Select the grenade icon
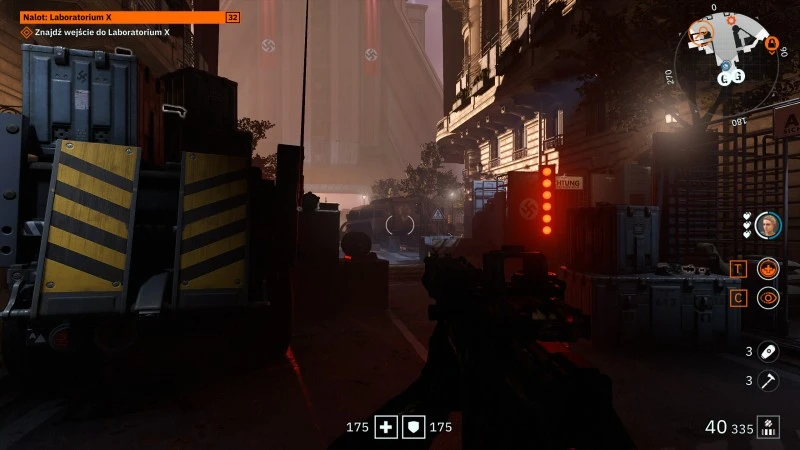This screenshot has width=800, height=450. point(768,351)
